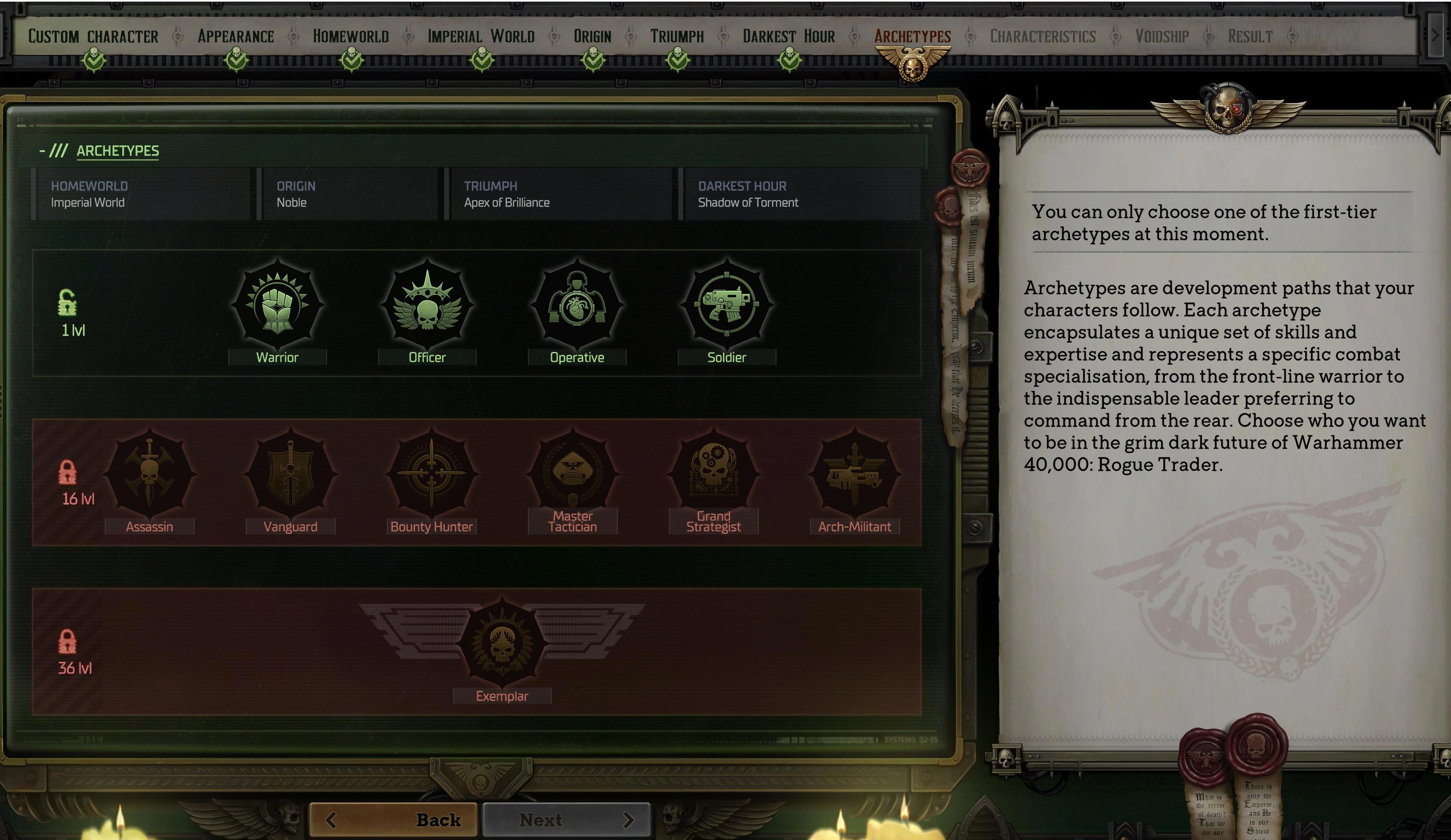1451x840 pixels.
Task: Jump to the Characteristics tab
Action: click(1043, 36)
